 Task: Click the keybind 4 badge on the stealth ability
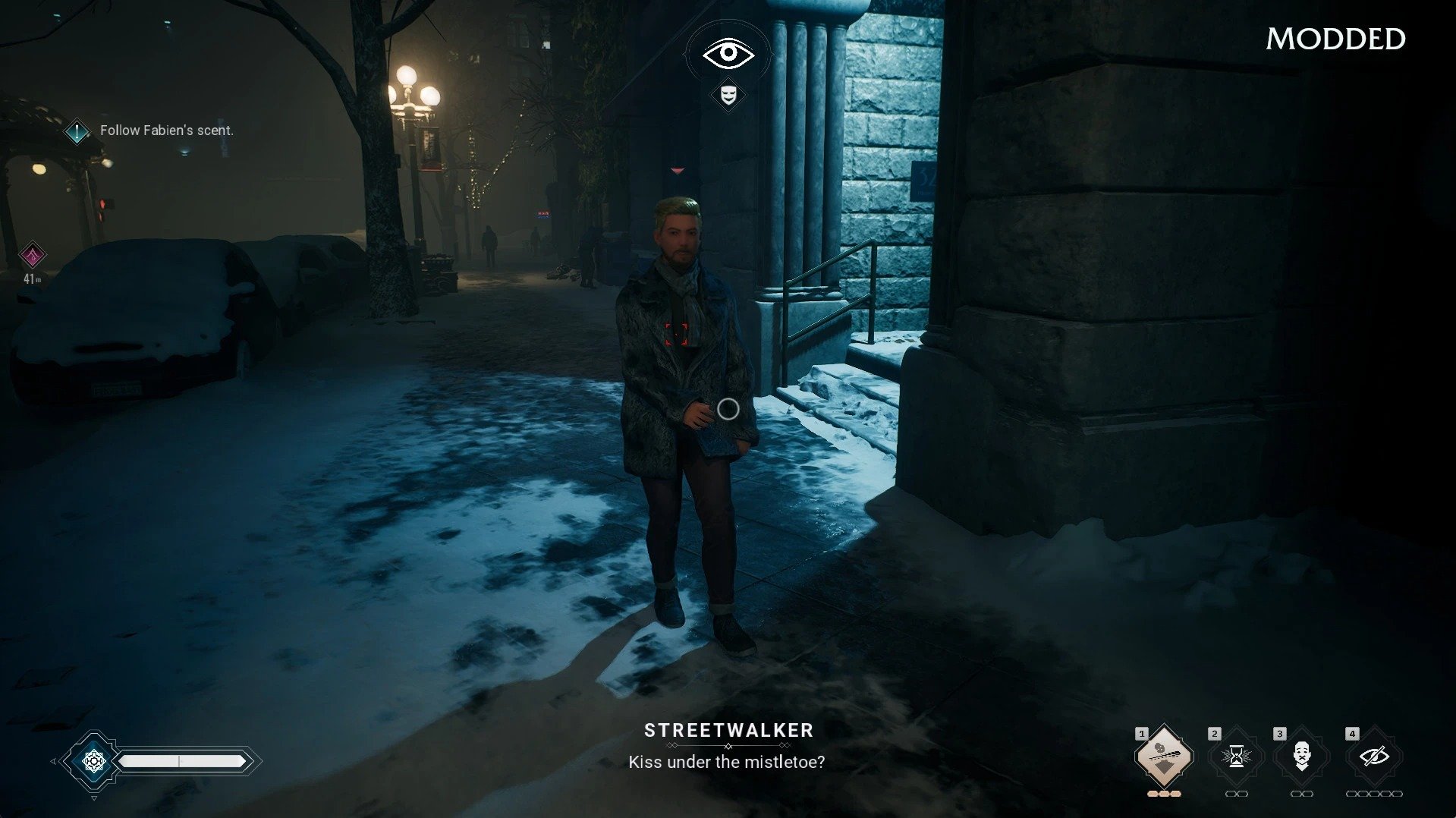click(1351, 733)
